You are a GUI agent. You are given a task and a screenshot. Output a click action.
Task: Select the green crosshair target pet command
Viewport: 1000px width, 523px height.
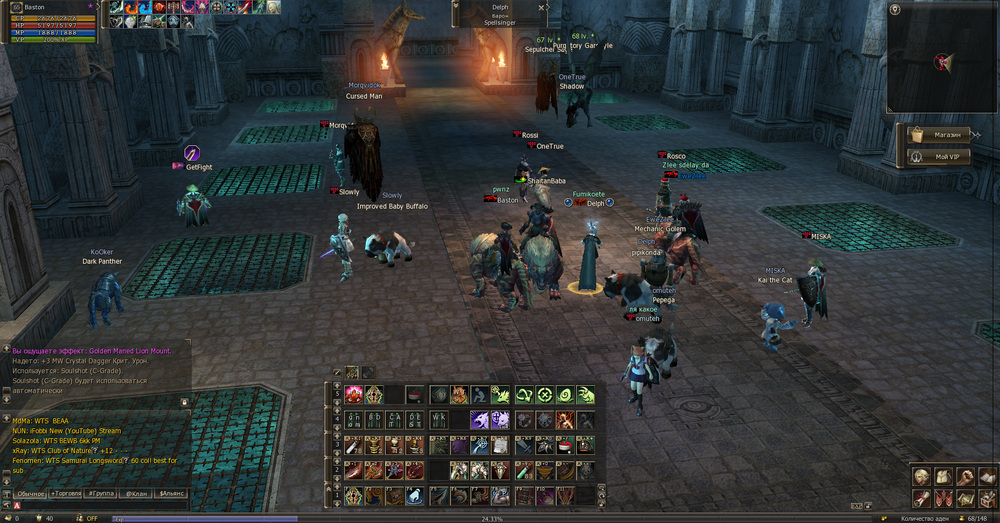544,396
